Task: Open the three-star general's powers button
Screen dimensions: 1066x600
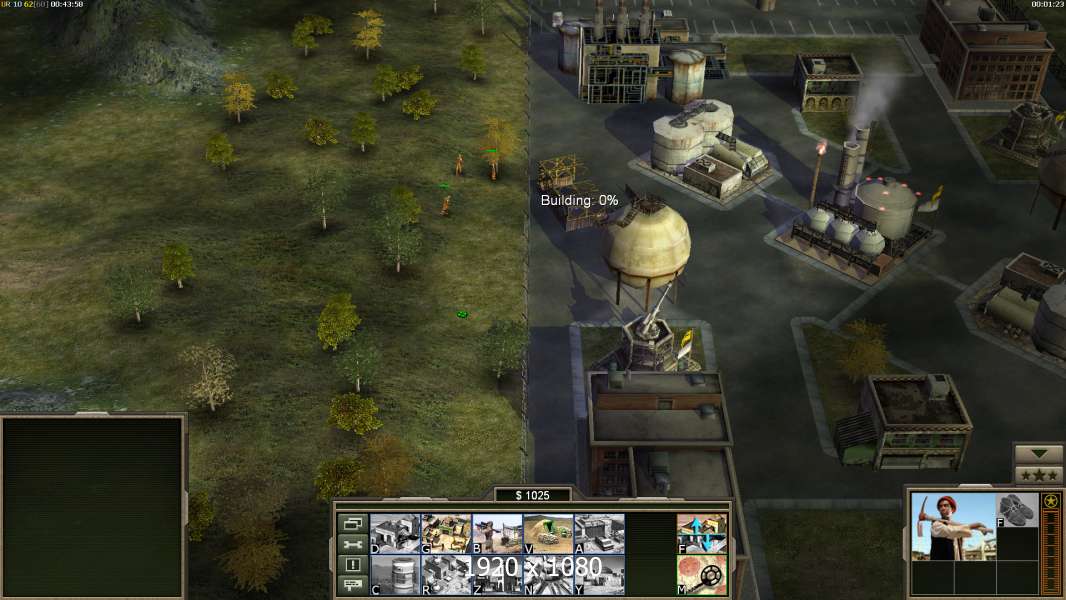Action: click(1038, 475)
